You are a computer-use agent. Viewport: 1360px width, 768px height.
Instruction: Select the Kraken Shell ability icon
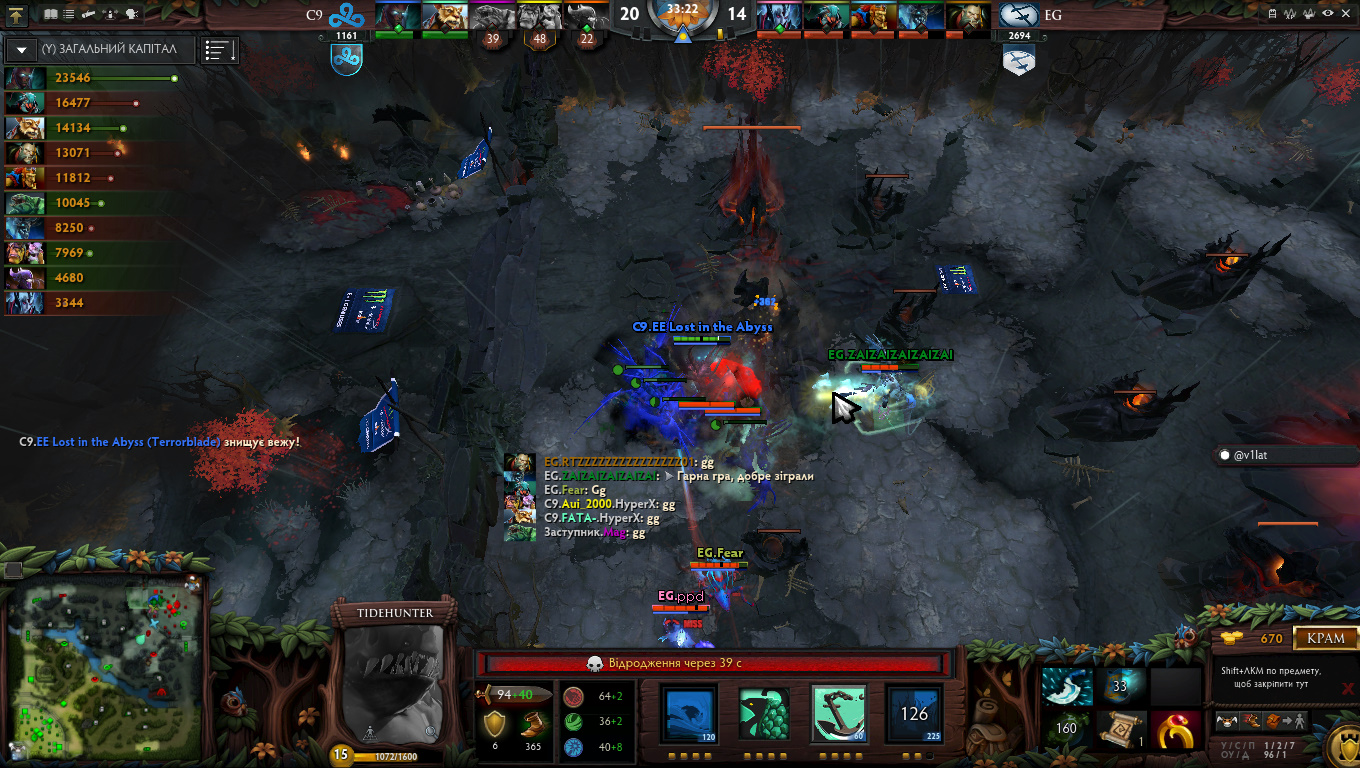pos(764,713)
